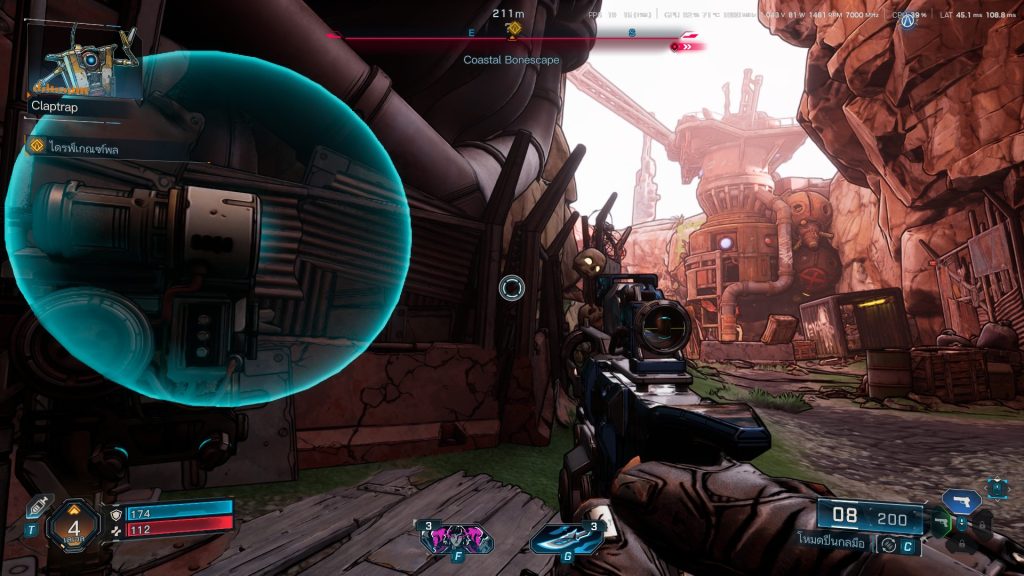Click the compass bar quest marker
Viewport: 1024px width, 576px height.
[513, 30]
